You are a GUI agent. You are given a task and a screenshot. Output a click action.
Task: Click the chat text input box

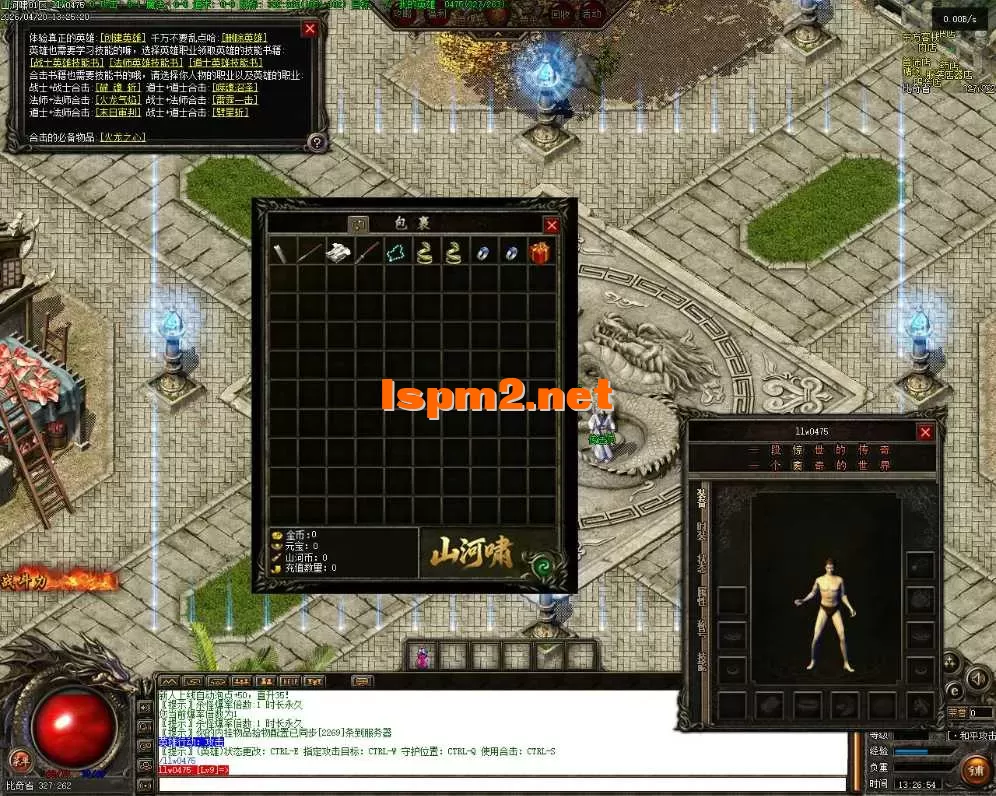[500, 783]
